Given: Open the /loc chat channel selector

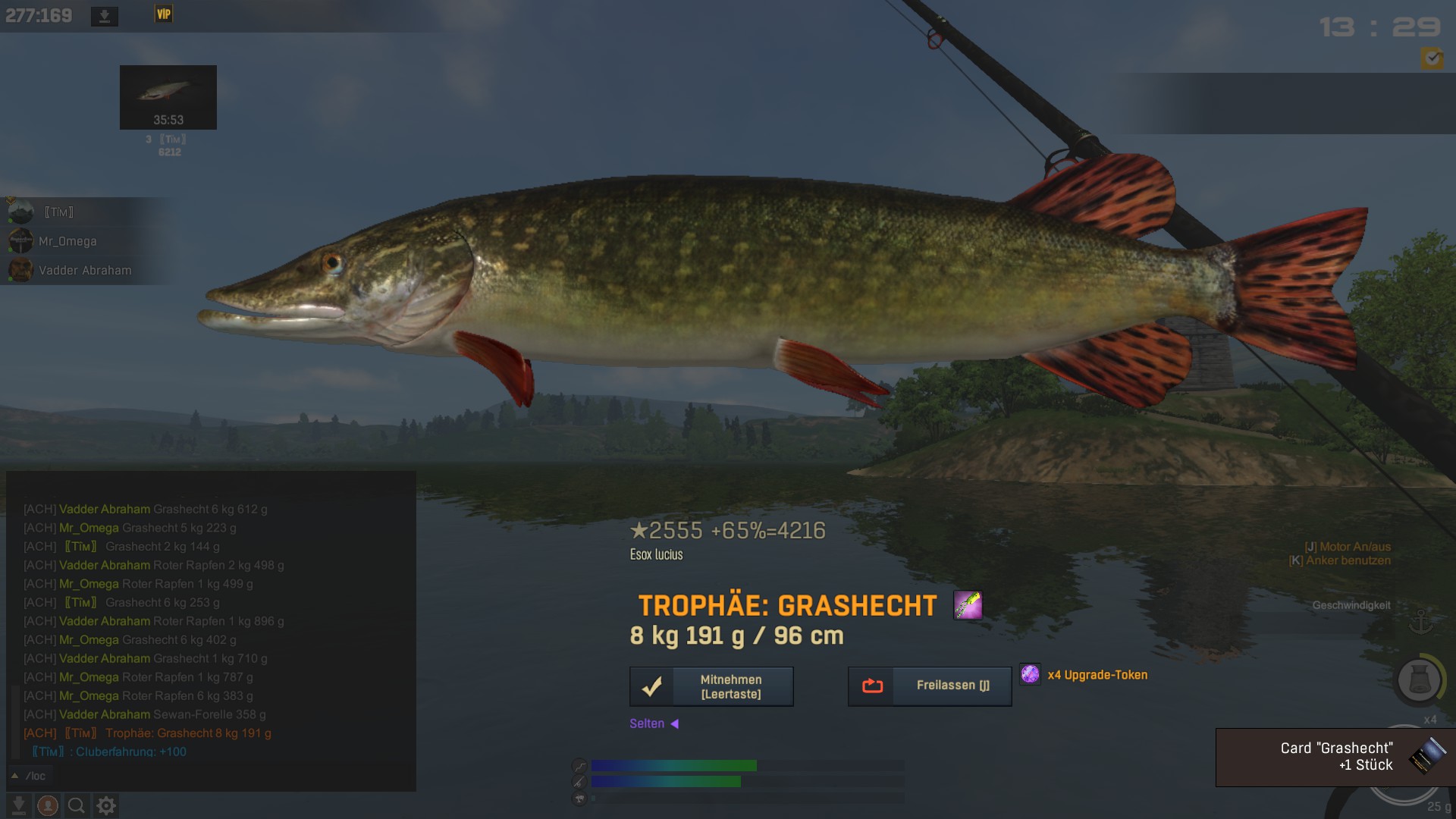Looking at the screenshot, I should (29, 776).
